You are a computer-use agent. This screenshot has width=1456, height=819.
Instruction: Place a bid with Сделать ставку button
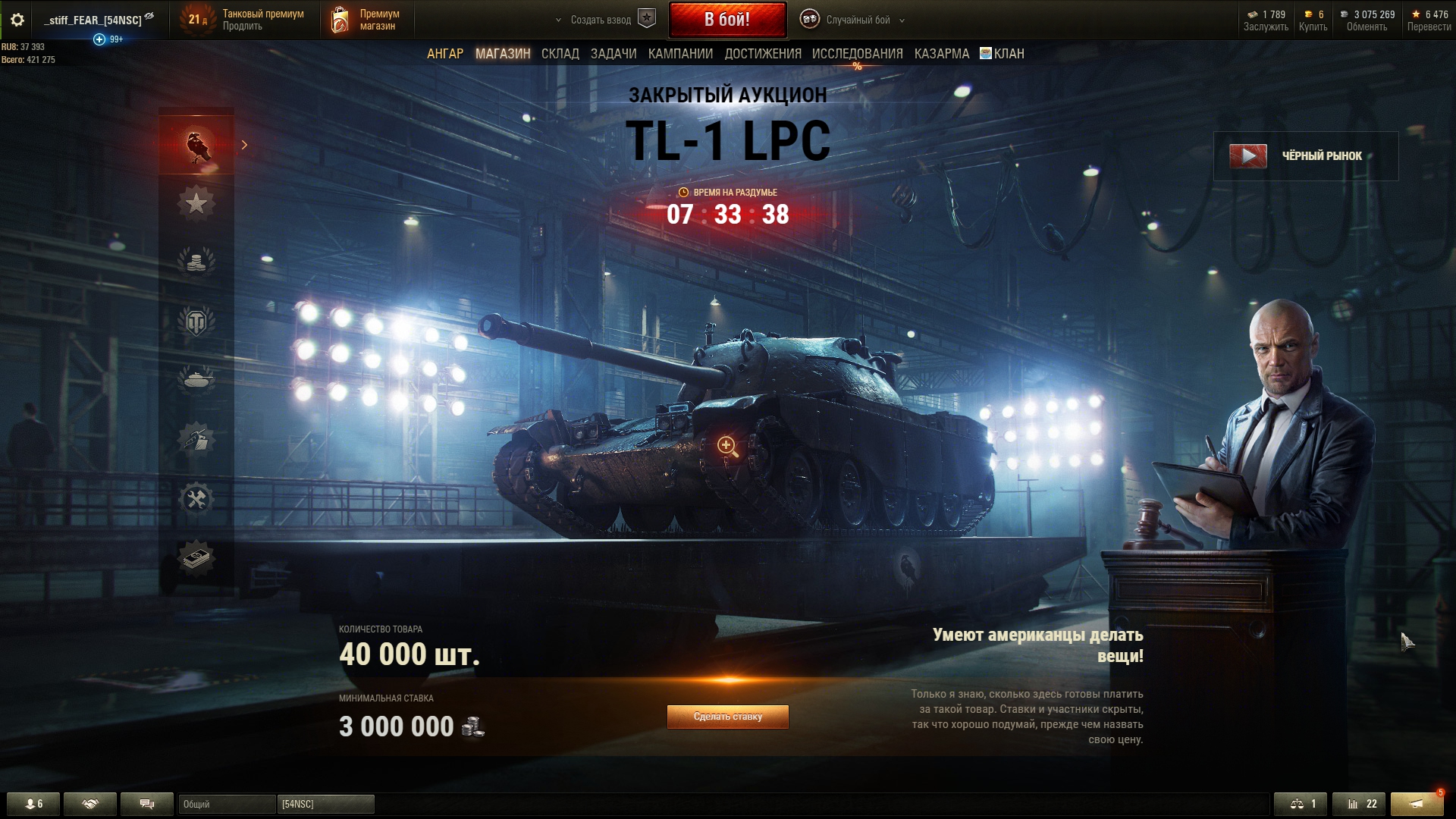pyautogui.click(x=727, y=717)
